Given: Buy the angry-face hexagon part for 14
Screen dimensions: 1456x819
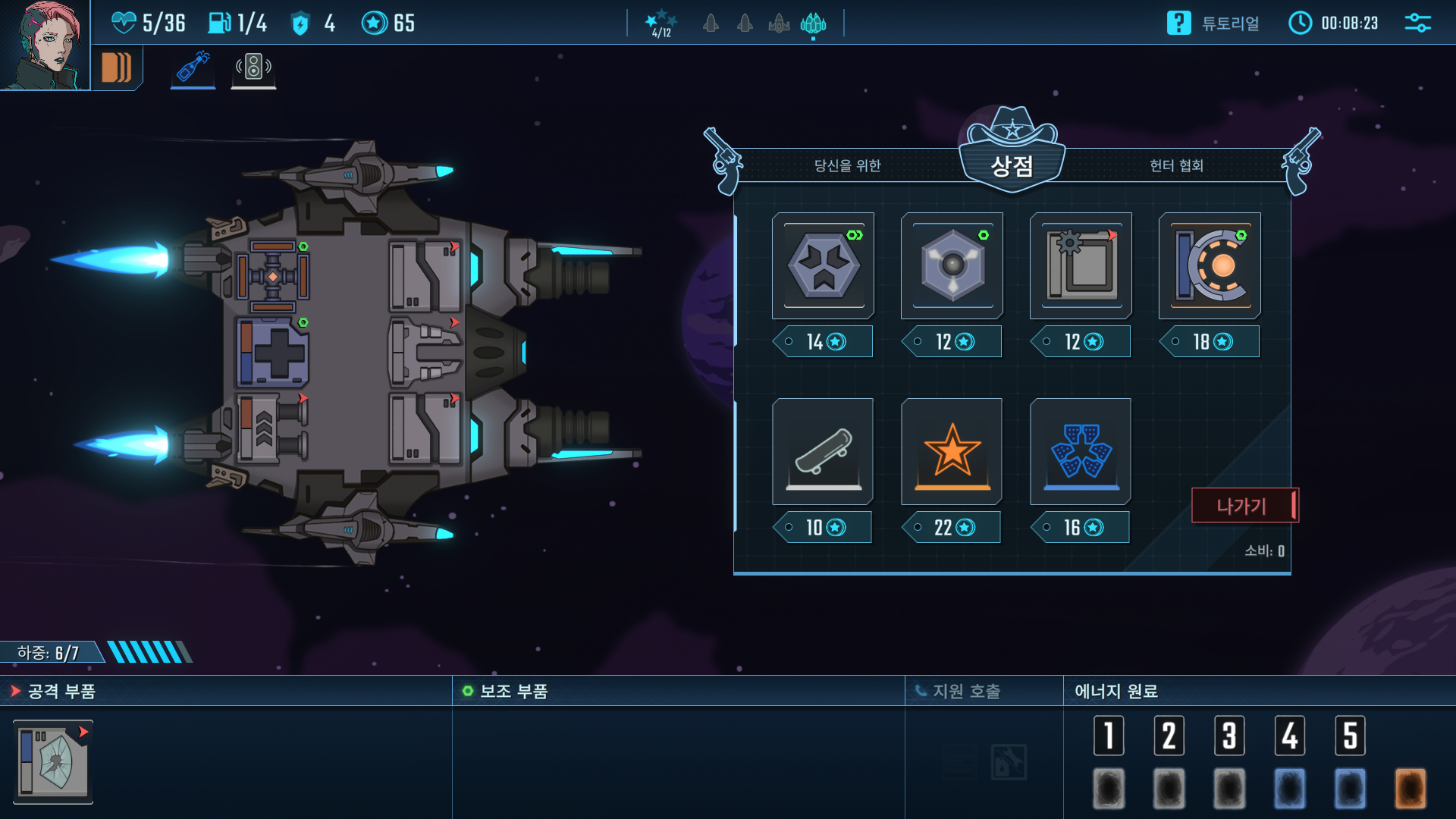Looking at the screenshot, I should 823,265.
